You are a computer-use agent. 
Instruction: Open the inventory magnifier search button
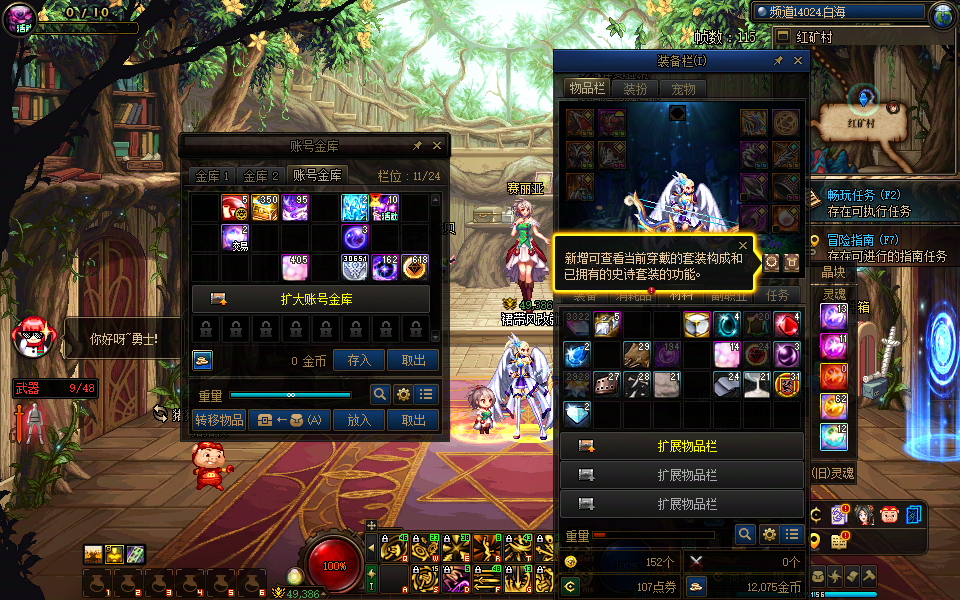tap(744, 535)
